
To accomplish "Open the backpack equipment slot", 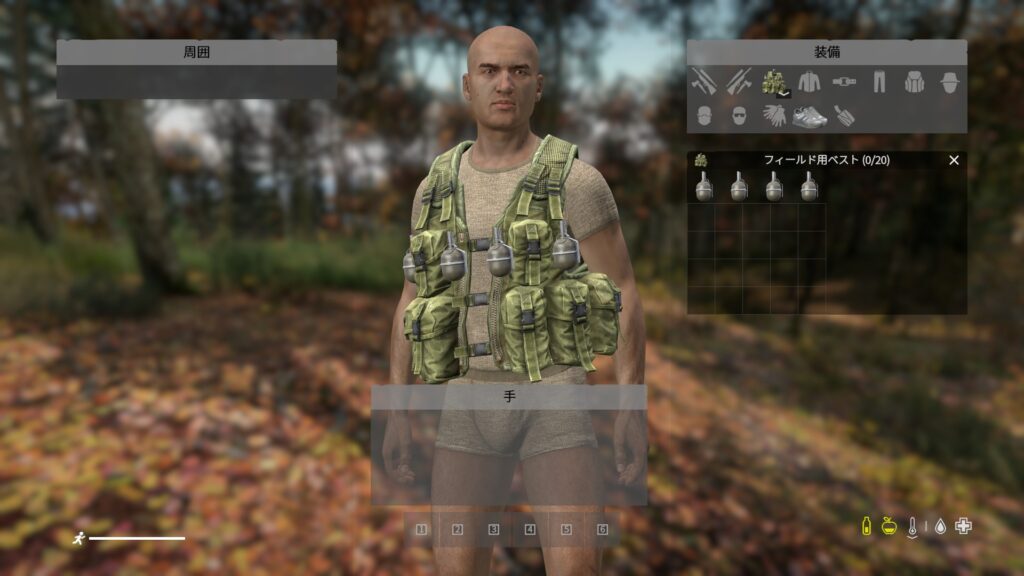I will tap(914, 82).
